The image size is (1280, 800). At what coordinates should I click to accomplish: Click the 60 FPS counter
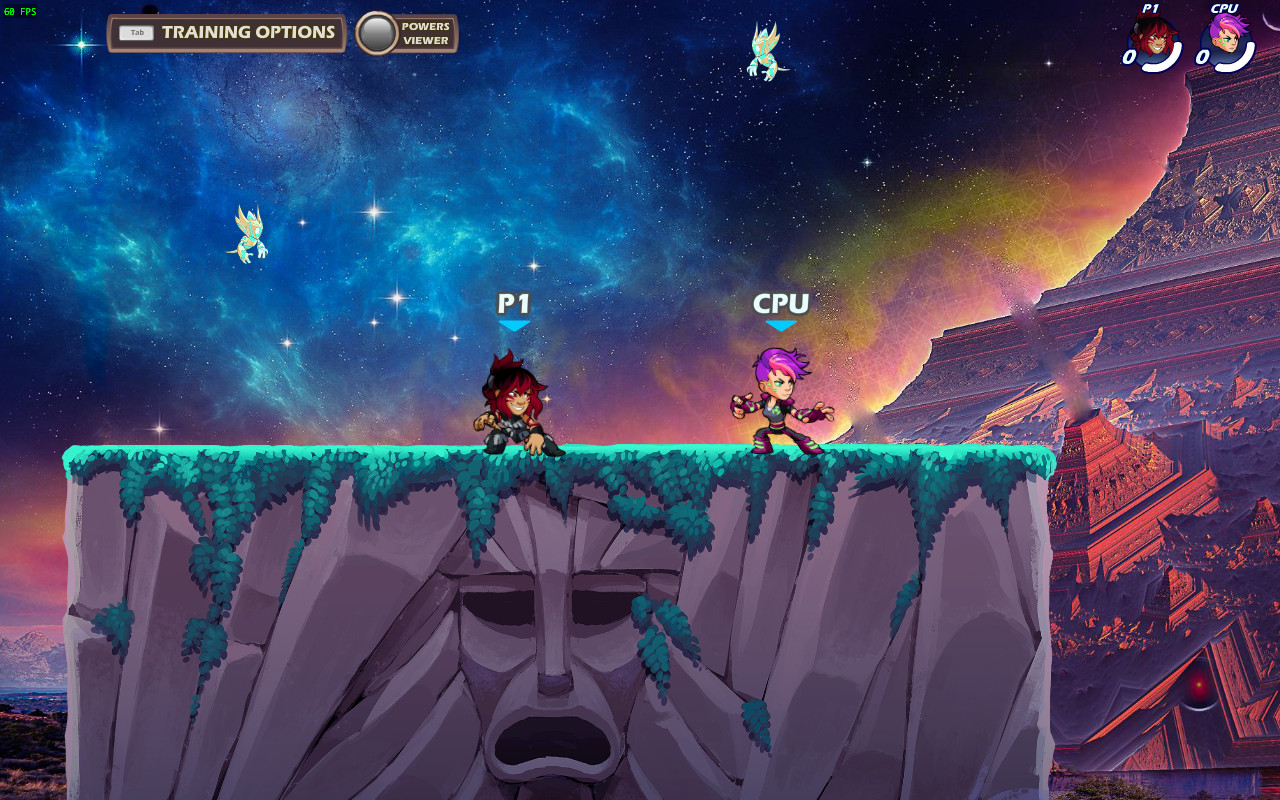point(20,13)
